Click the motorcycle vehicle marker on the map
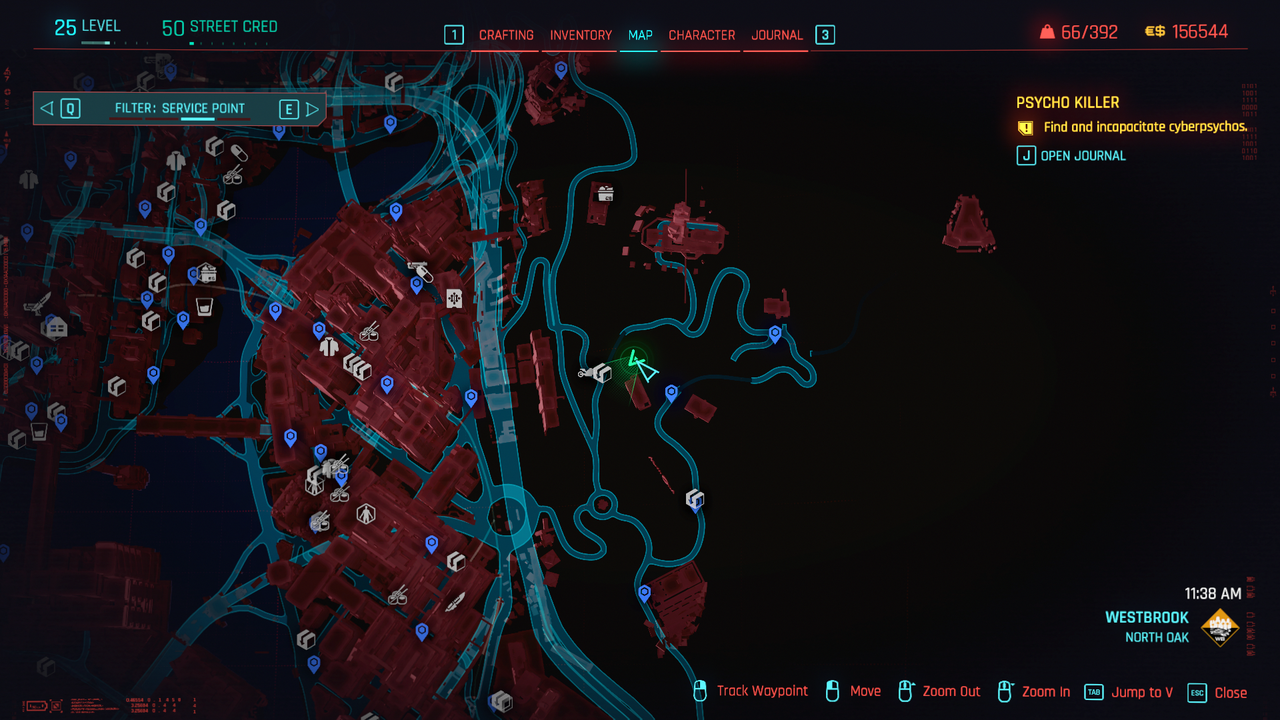1280x720 pixels. (x=587, y=373)
